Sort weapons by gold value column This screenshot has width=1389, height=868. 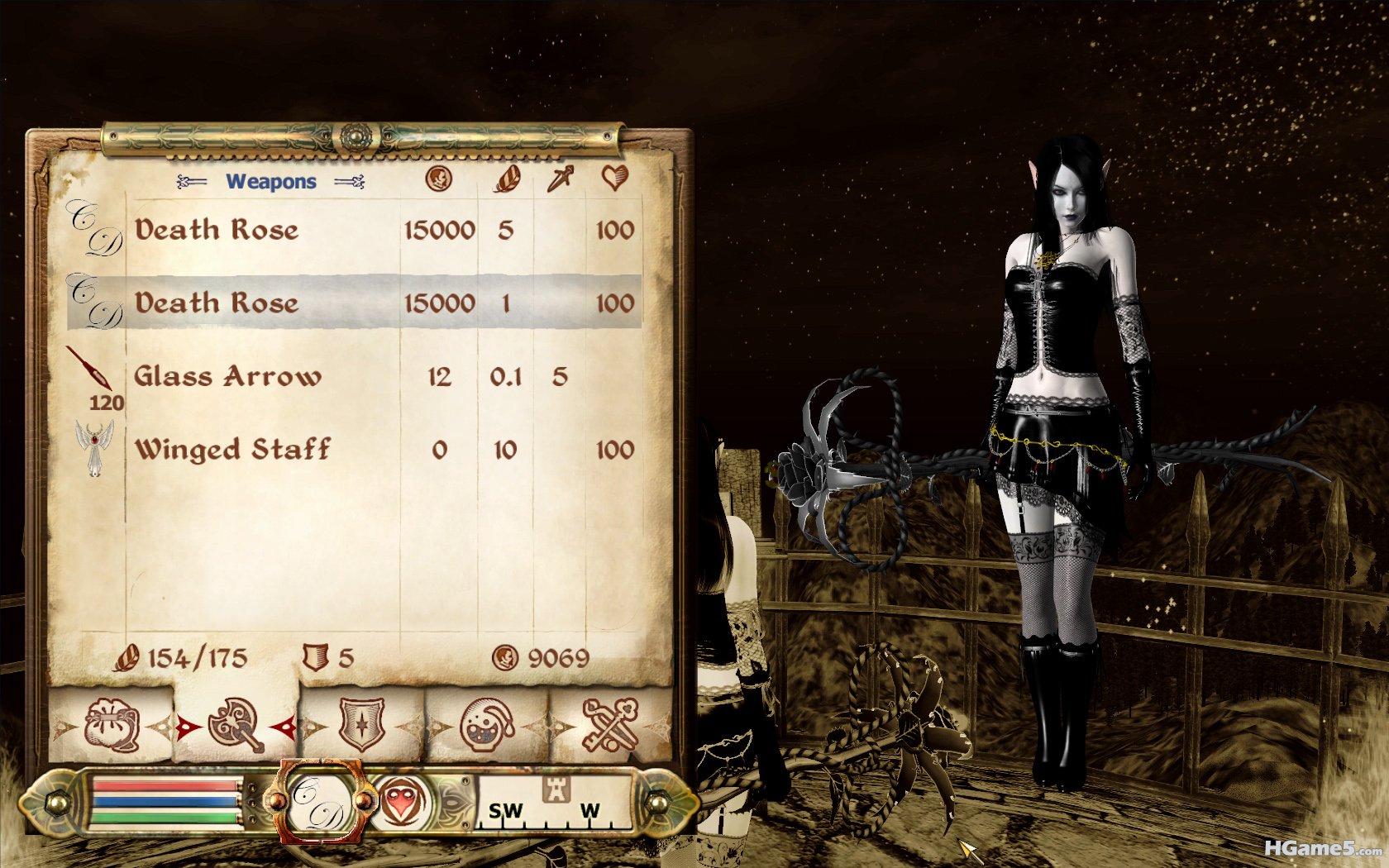[438, 179]
